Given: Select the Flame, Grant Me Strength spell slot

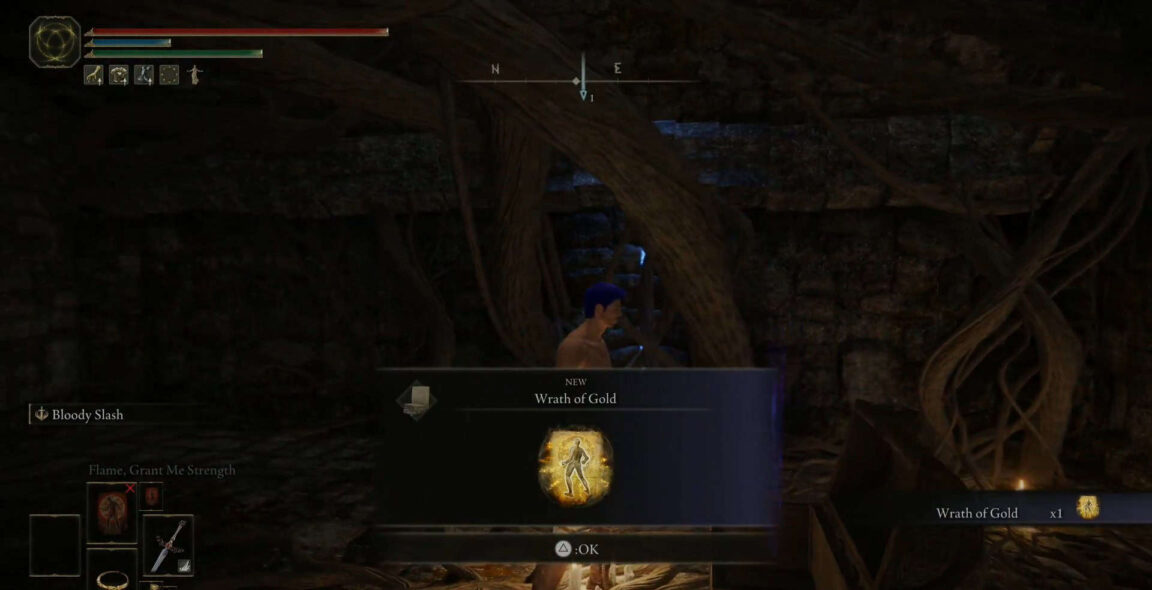Looking at the screenshot, I should [111, 512].
